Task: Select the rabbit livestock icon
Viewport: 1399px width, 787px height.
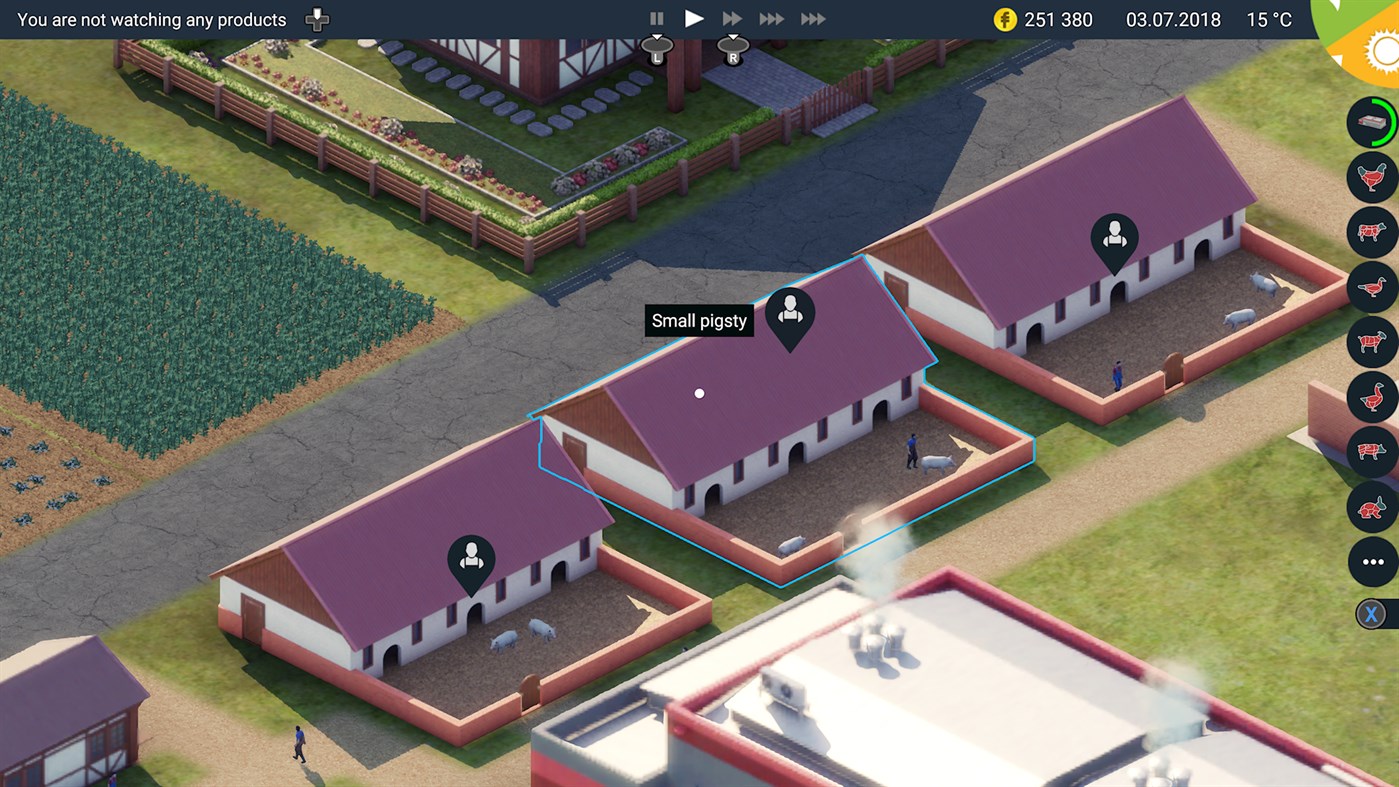Action: click(1371, 507)
